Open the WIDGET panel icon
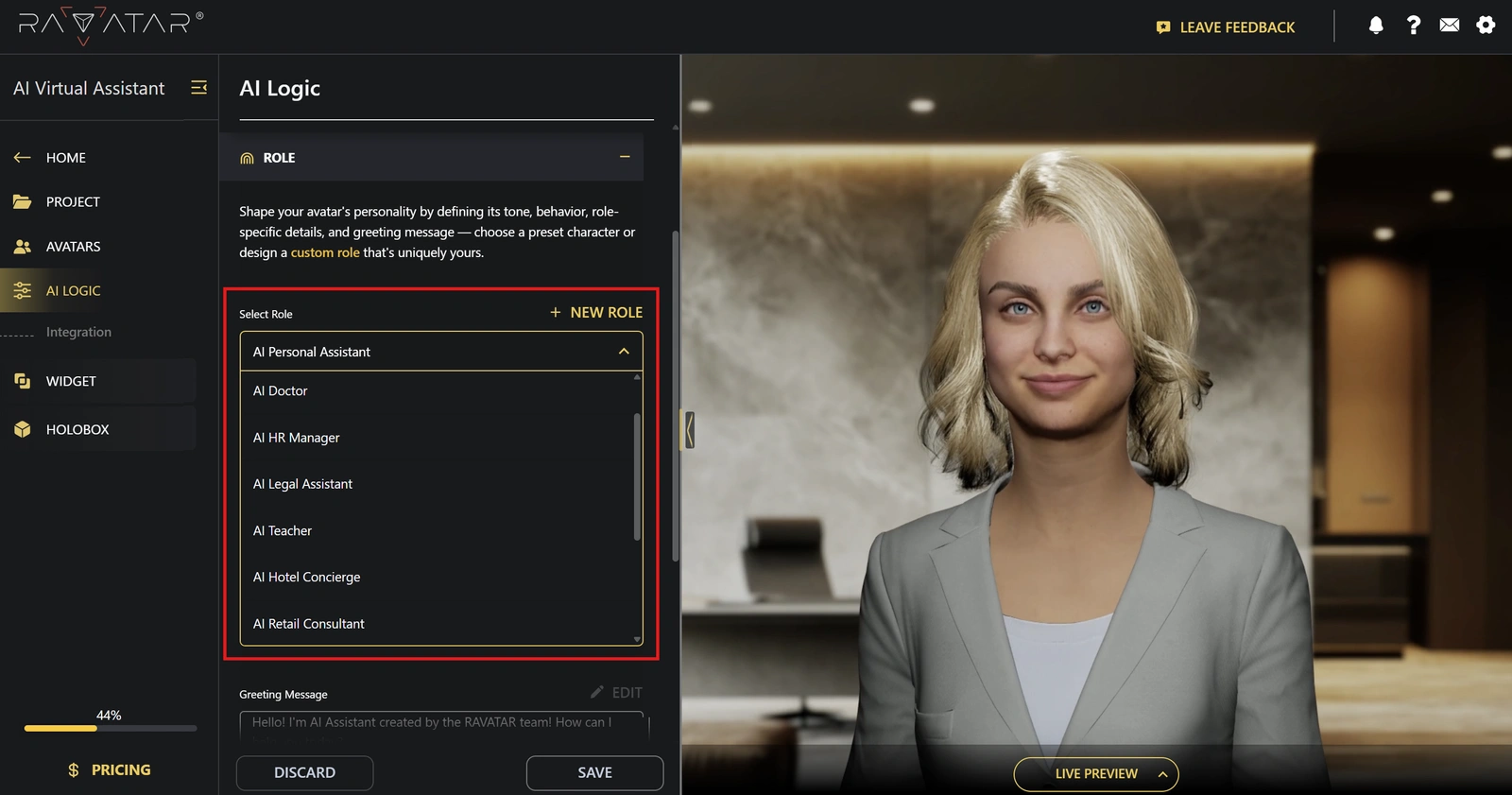 coord(22,380)
